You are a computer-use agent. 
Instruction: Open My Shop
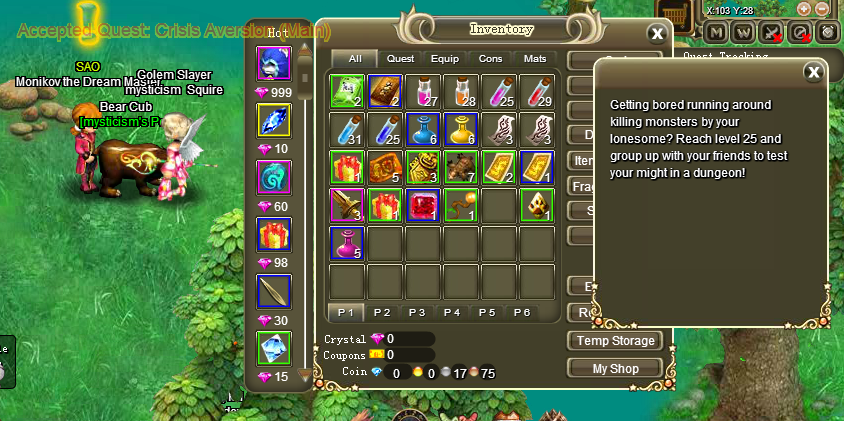pyautogui.click(x=615, y=368)
